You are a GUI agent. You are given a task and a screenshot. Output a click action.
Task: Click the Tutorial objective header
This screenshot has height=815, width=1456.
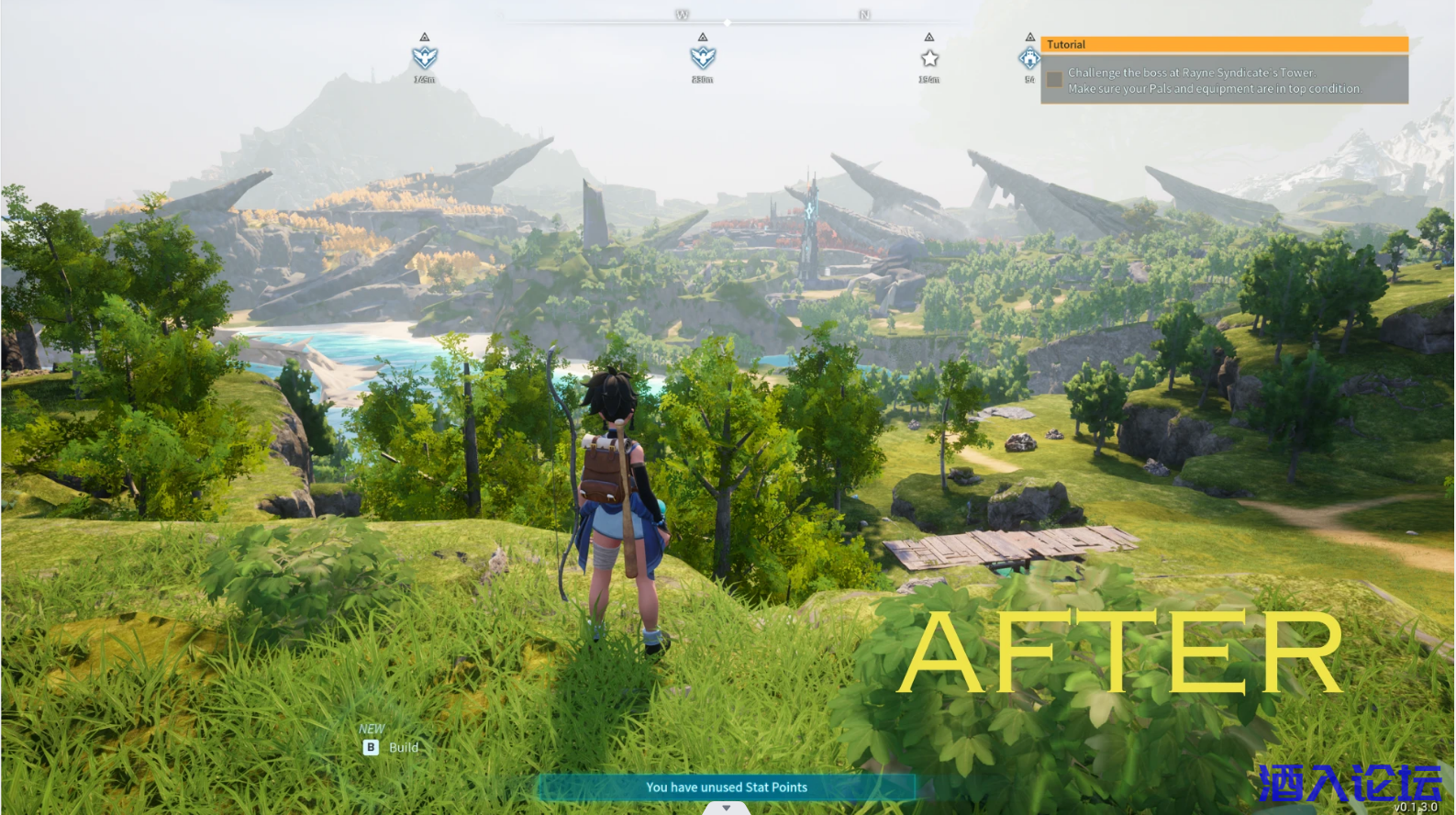pos(1224,44)
